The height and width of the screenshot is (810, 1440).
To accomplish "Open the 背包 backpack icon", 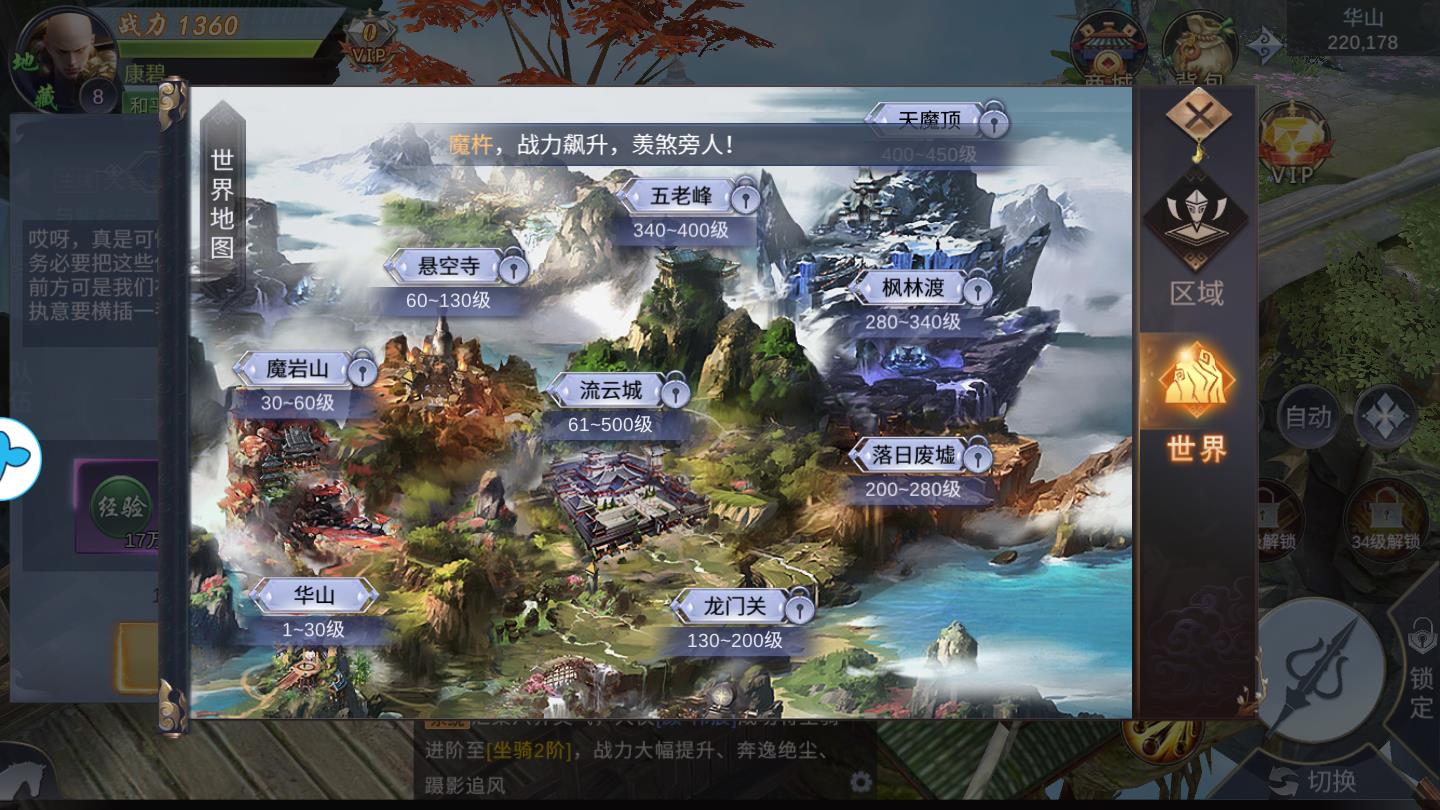I will 1197,42.
